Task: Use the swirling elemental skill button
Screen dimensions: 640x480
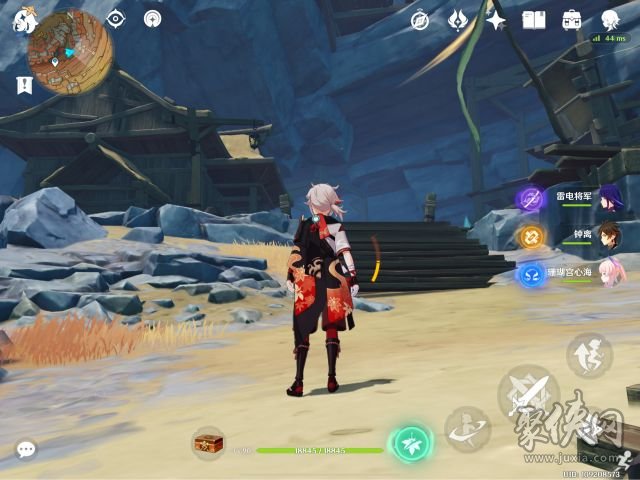Action: pyautogui.click(x=467, y=429)
